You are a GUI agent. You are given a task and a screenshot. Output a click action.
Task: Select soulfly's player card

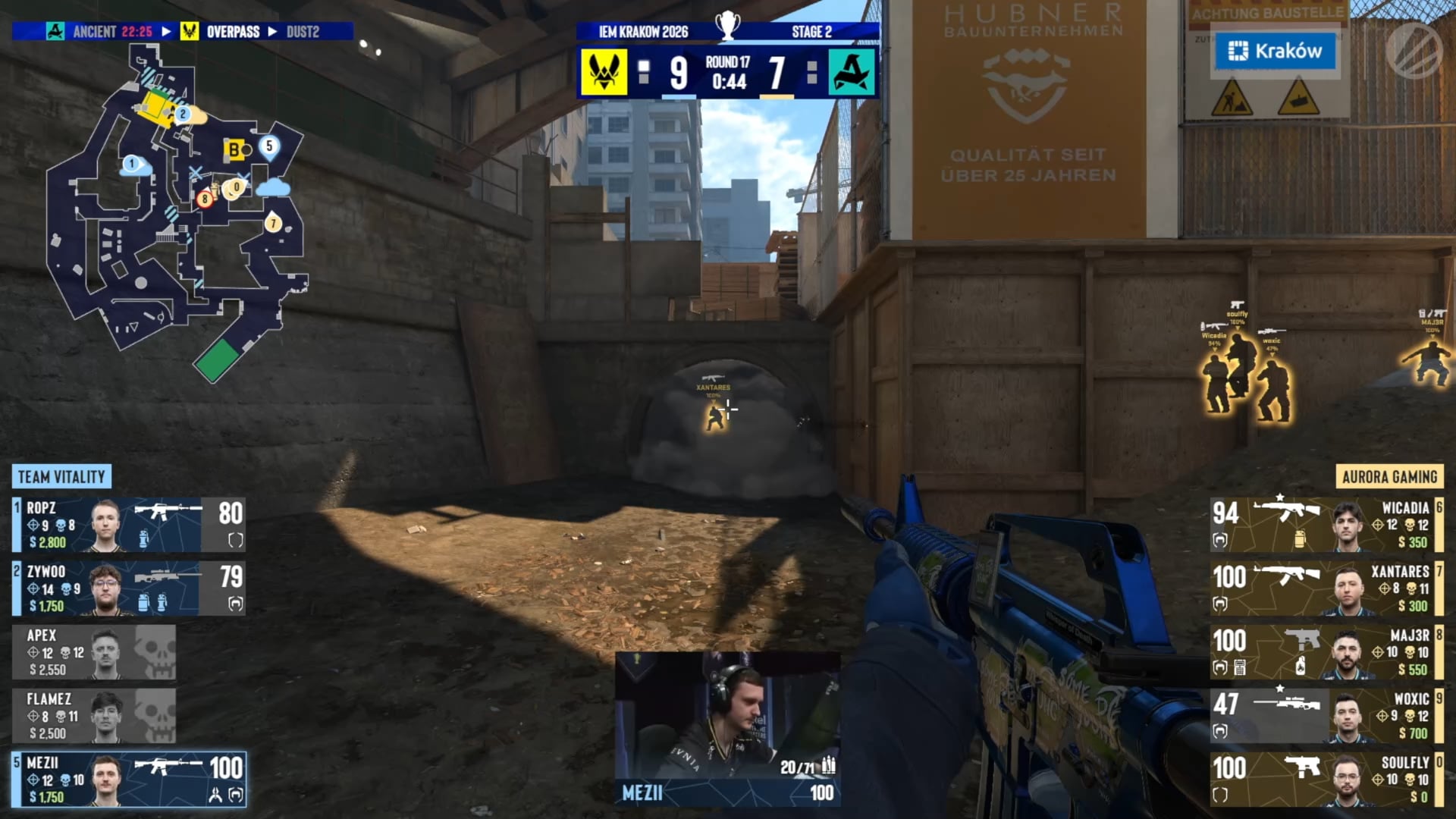(x=1326, y=780)
